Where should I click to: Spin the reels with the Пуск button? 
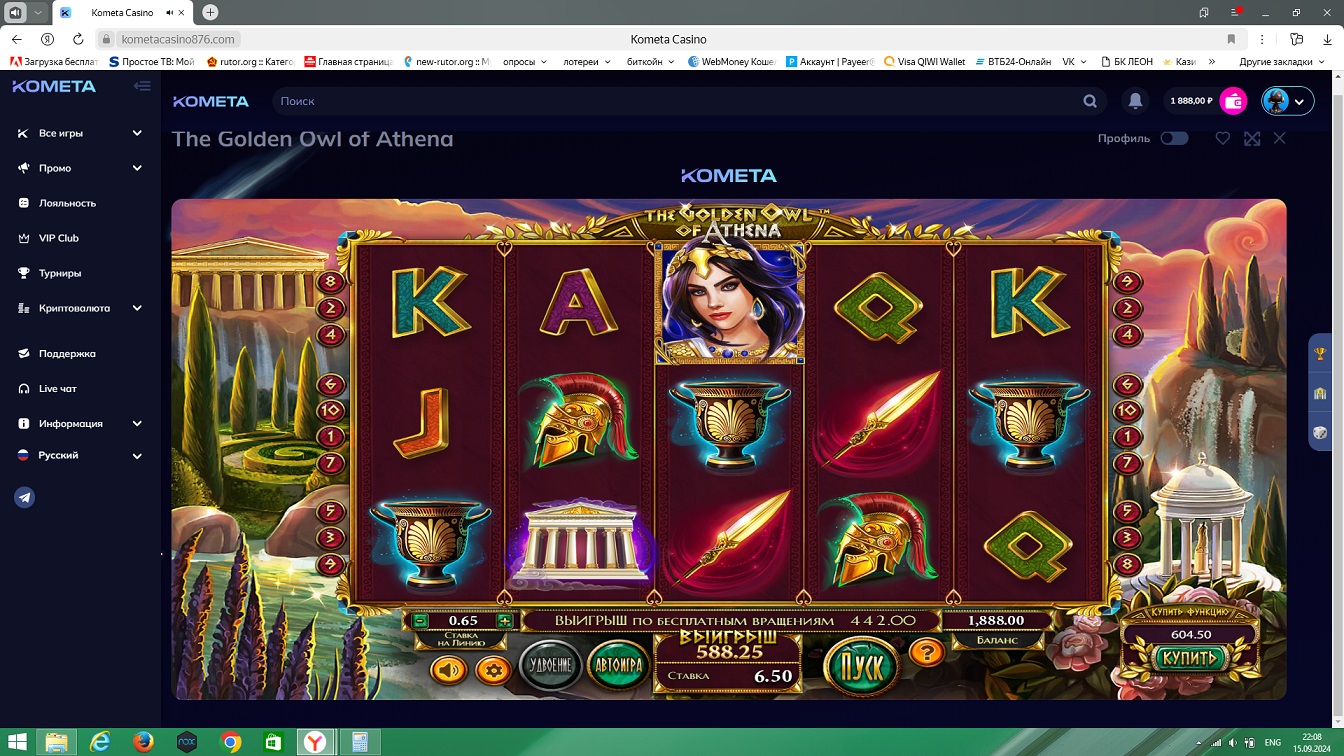pyautogui.click(x=860, y=665)
